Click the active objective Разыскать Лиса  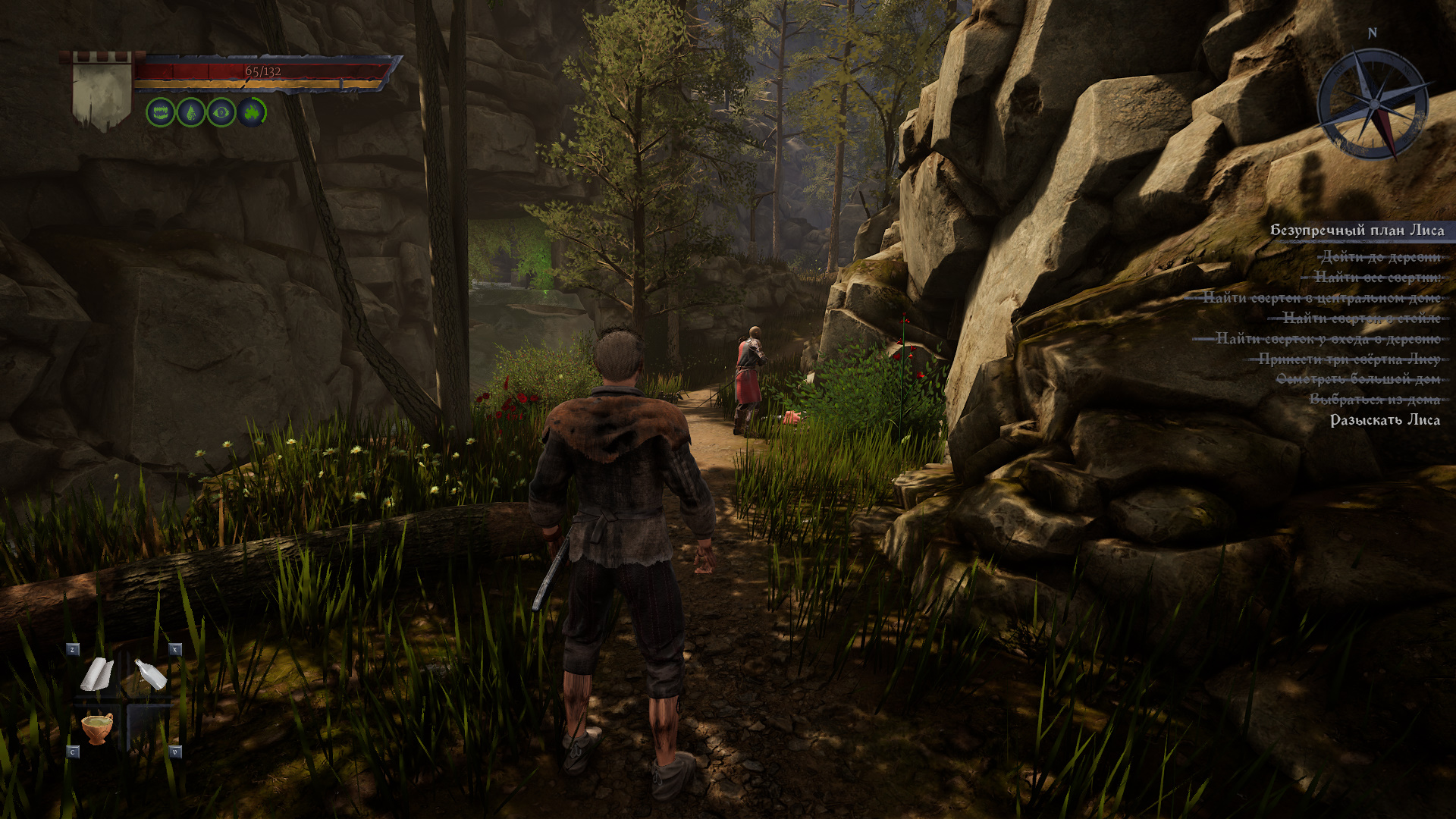(x=1385, y=420)
